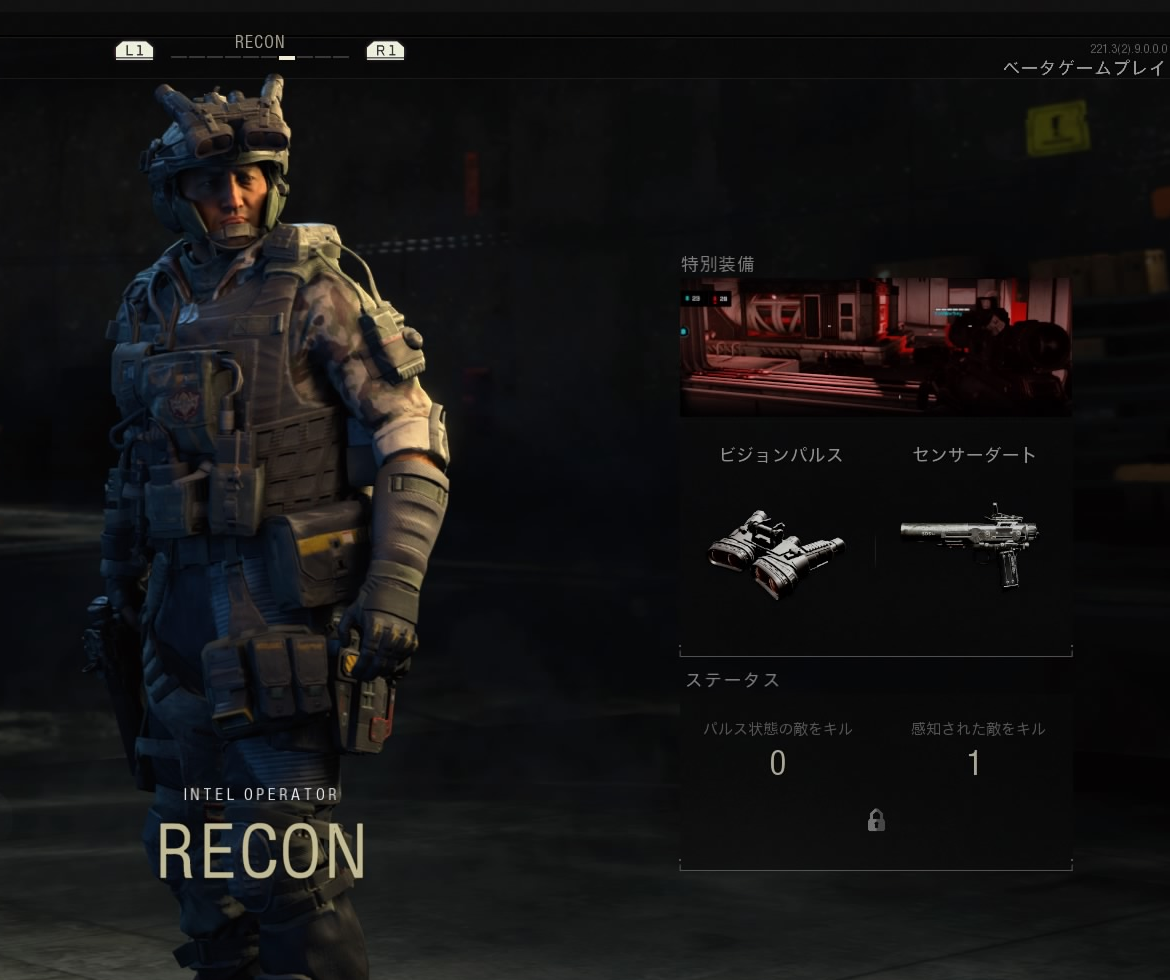The height and width of the screenshot is (980, 1170).
Task: Select the Sensor Dart launcher equipment
Action: click(x=970, y=544)
